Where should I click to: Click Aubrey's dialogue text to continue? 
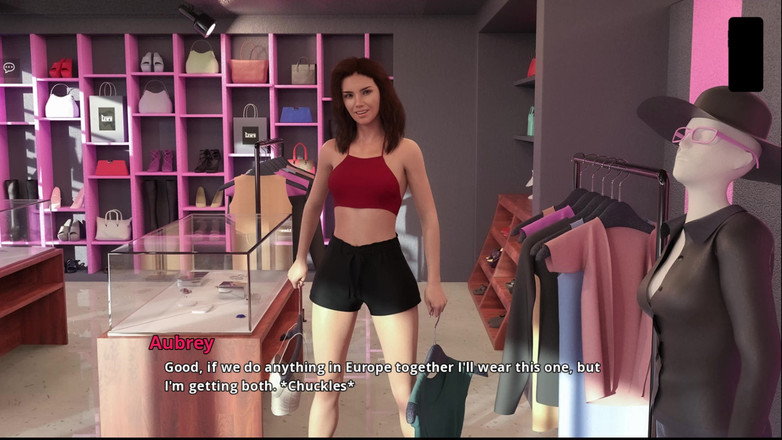pos(382,376)
